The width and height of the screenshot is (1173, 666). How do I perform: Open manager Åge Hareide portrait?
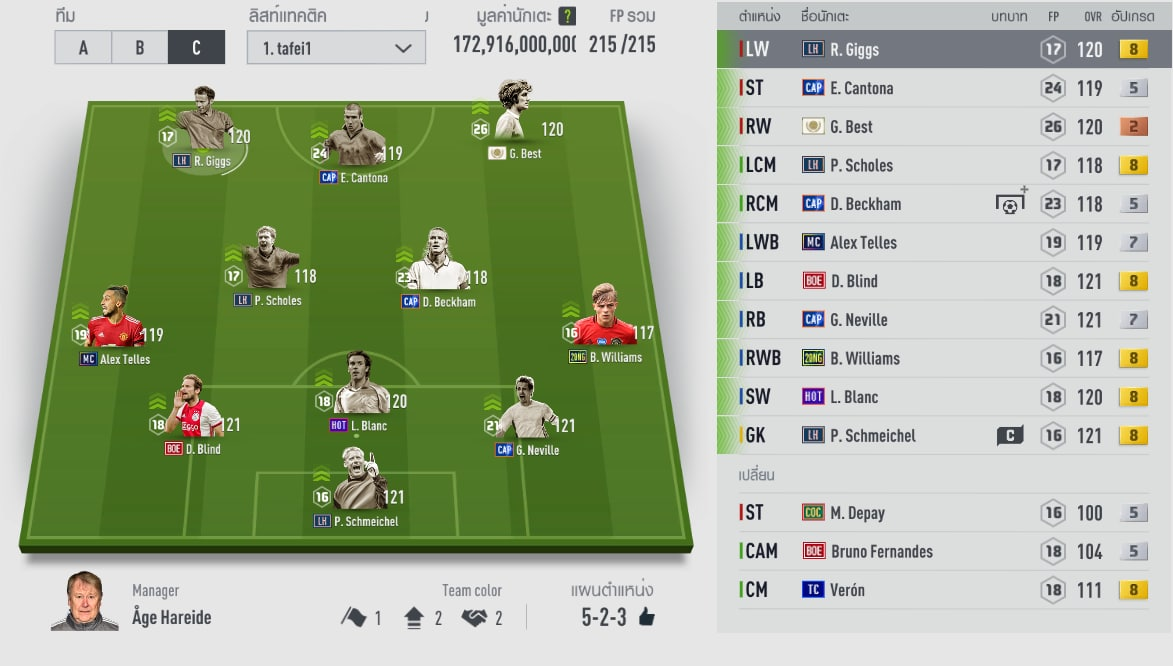click(77, 601)
